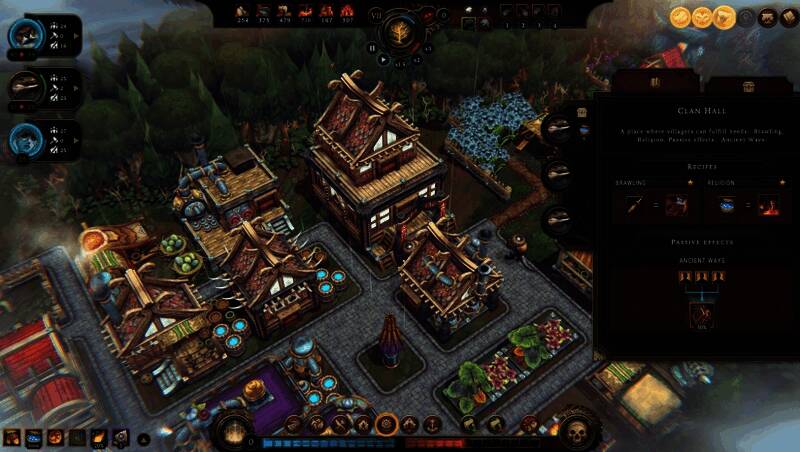The image size is (800, 452).
Task: Select the Brawling recipe star
Action: (x=687, y=183)
